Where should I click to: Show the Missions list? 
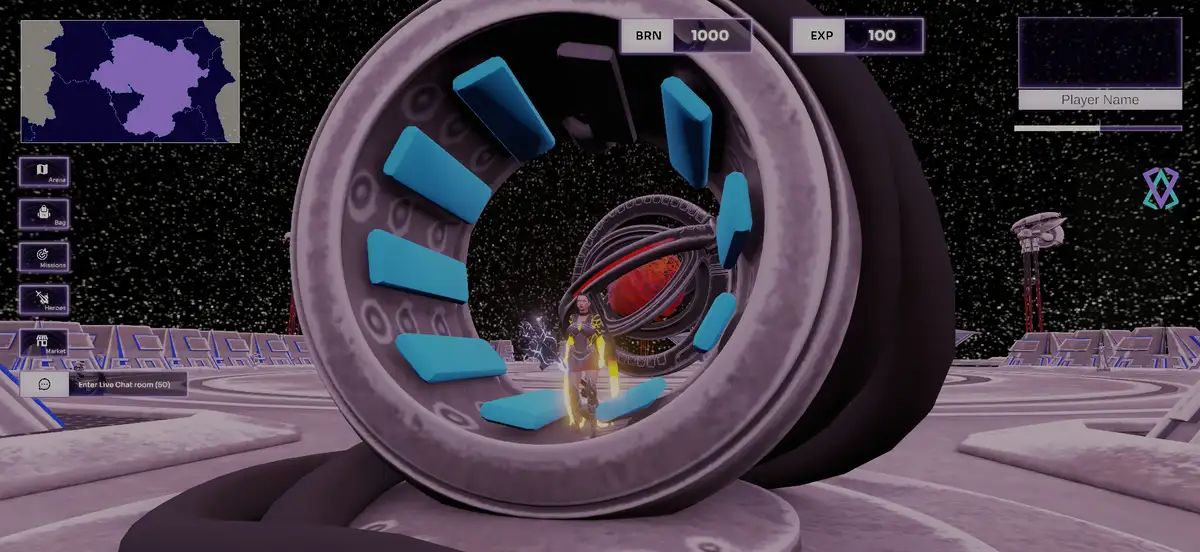[x=44, y=257]
